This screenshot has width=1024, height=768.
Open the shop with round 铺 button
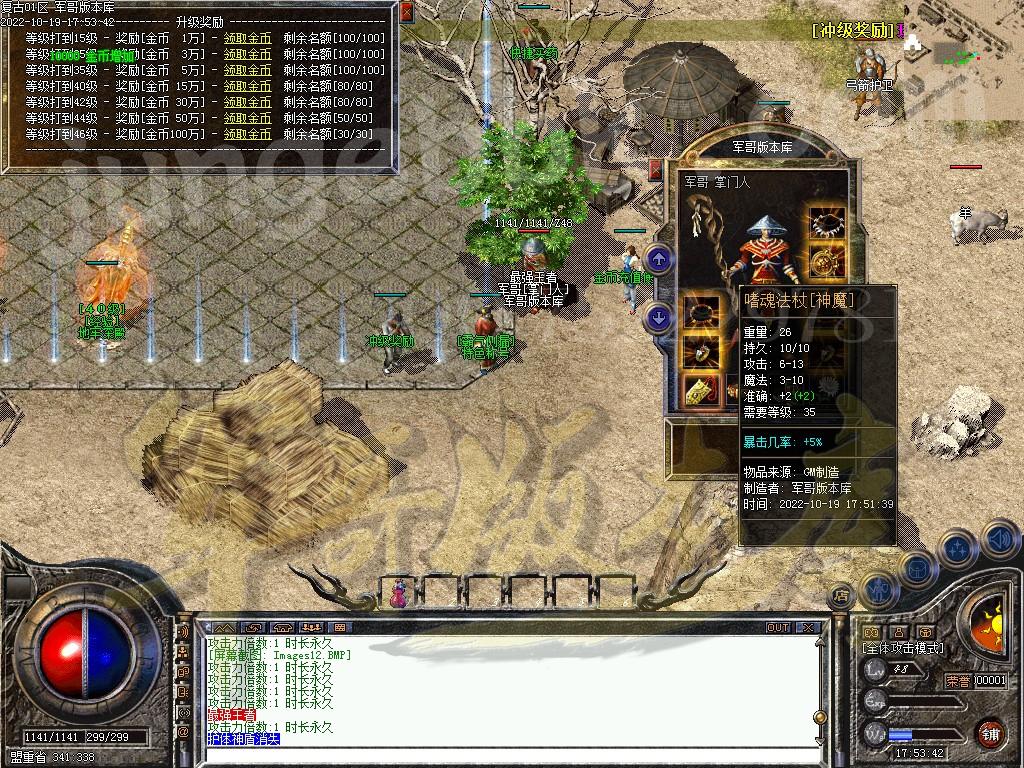(990, 732)
